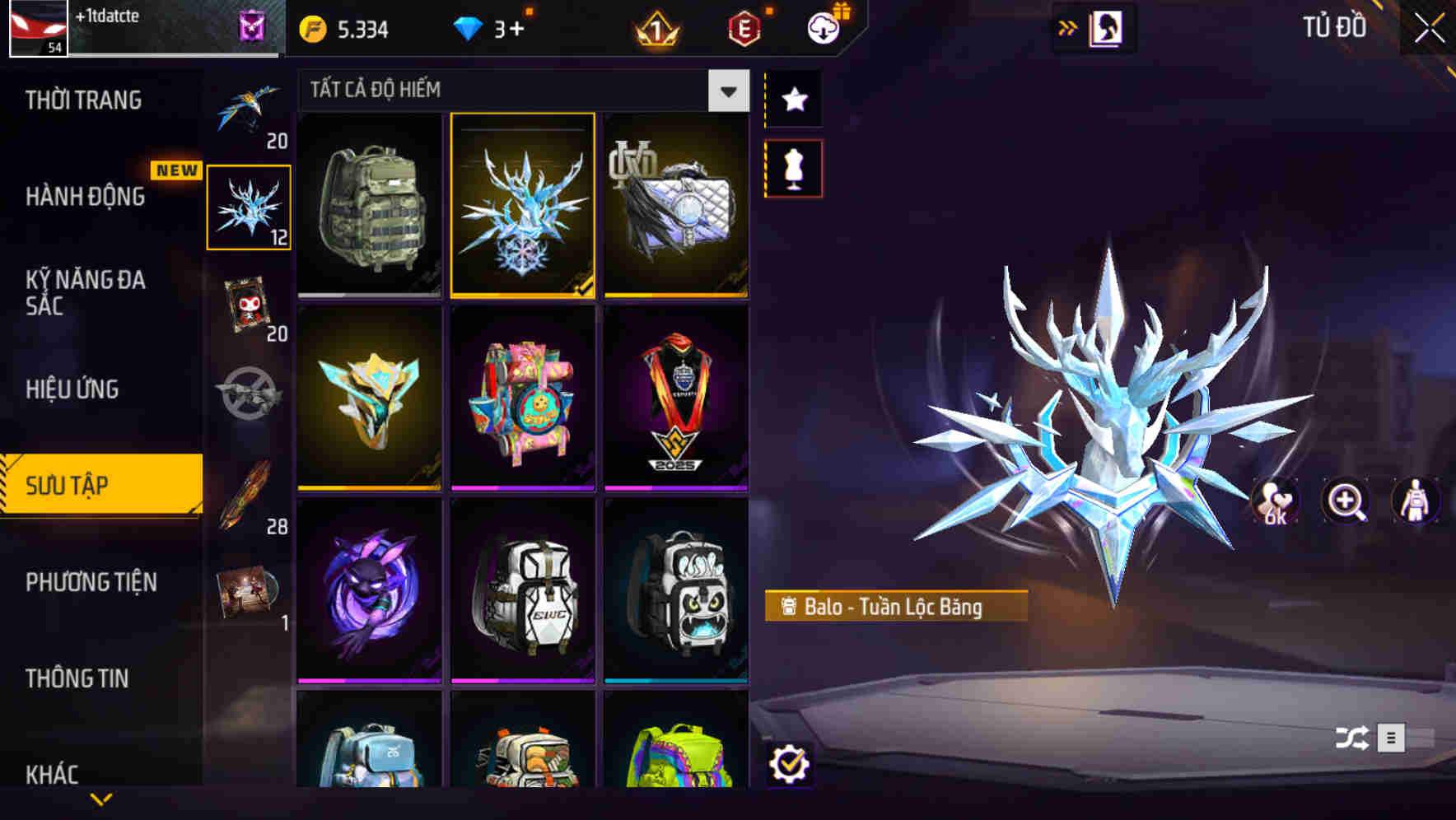Open the PHƯƠNG TIỆN section

(x=91, y=581)
